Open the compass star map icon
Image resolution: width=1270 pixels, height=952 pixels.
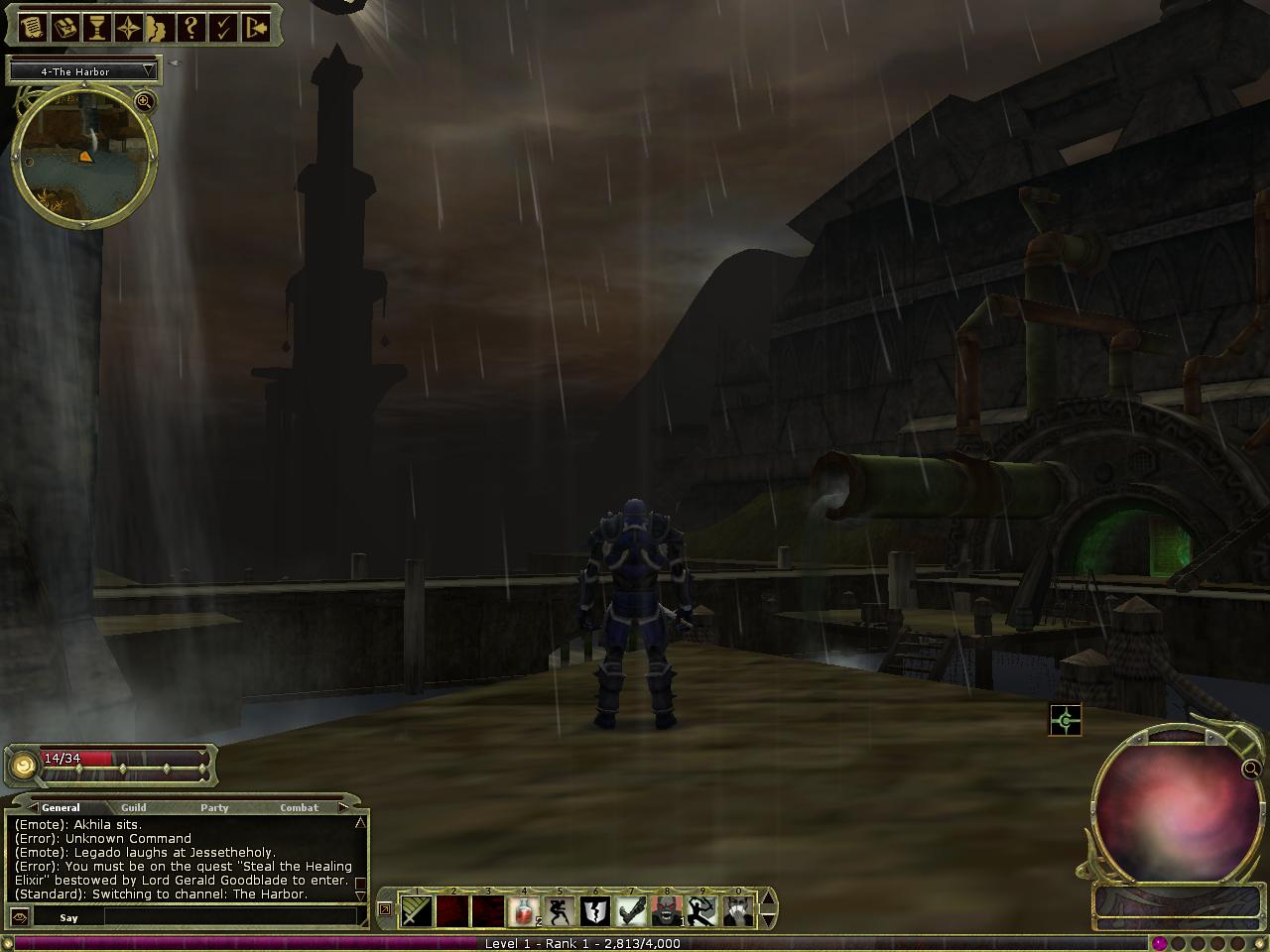(128, 27)
